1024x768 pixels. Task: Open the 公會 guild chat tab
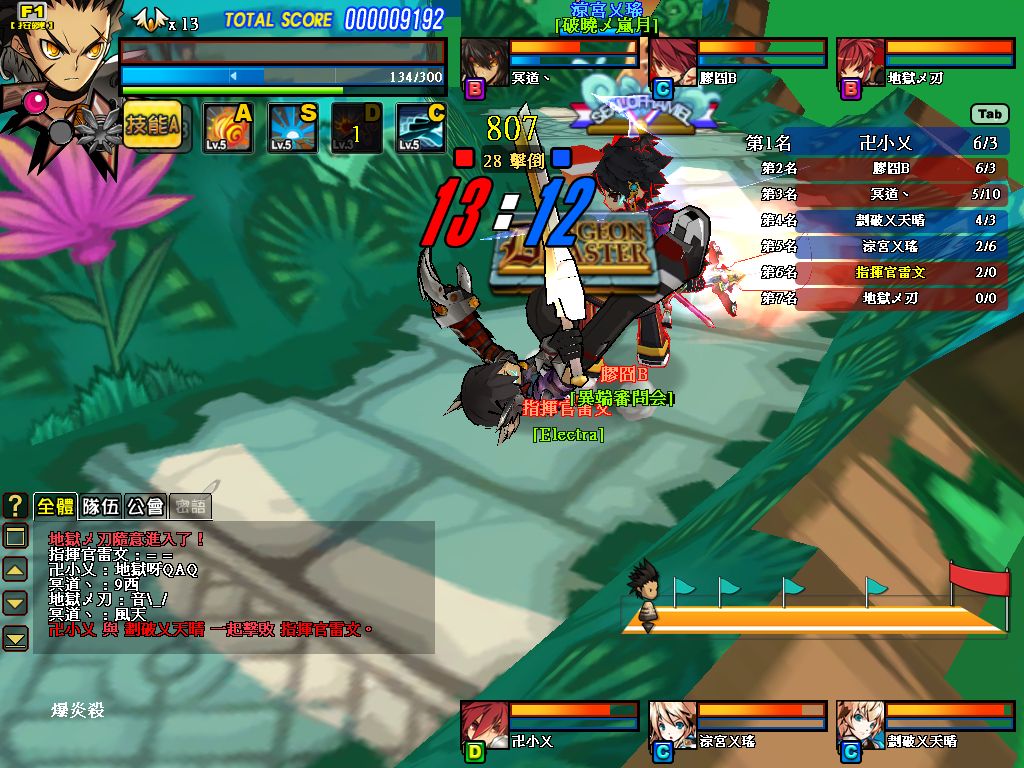[x=146, y=507]
